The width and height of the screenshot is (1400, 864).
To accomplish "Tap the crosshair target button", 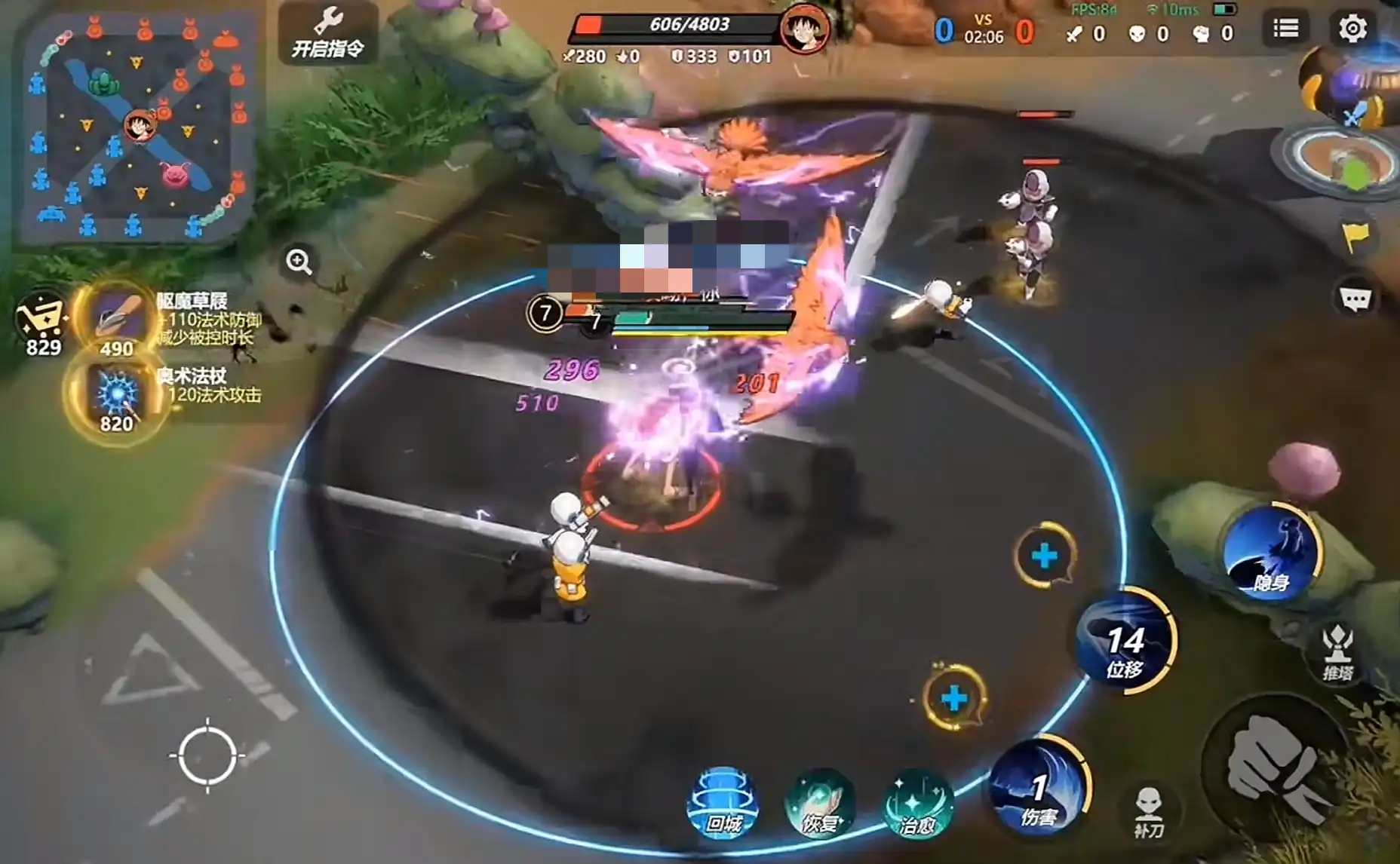I will pos(207,755).
